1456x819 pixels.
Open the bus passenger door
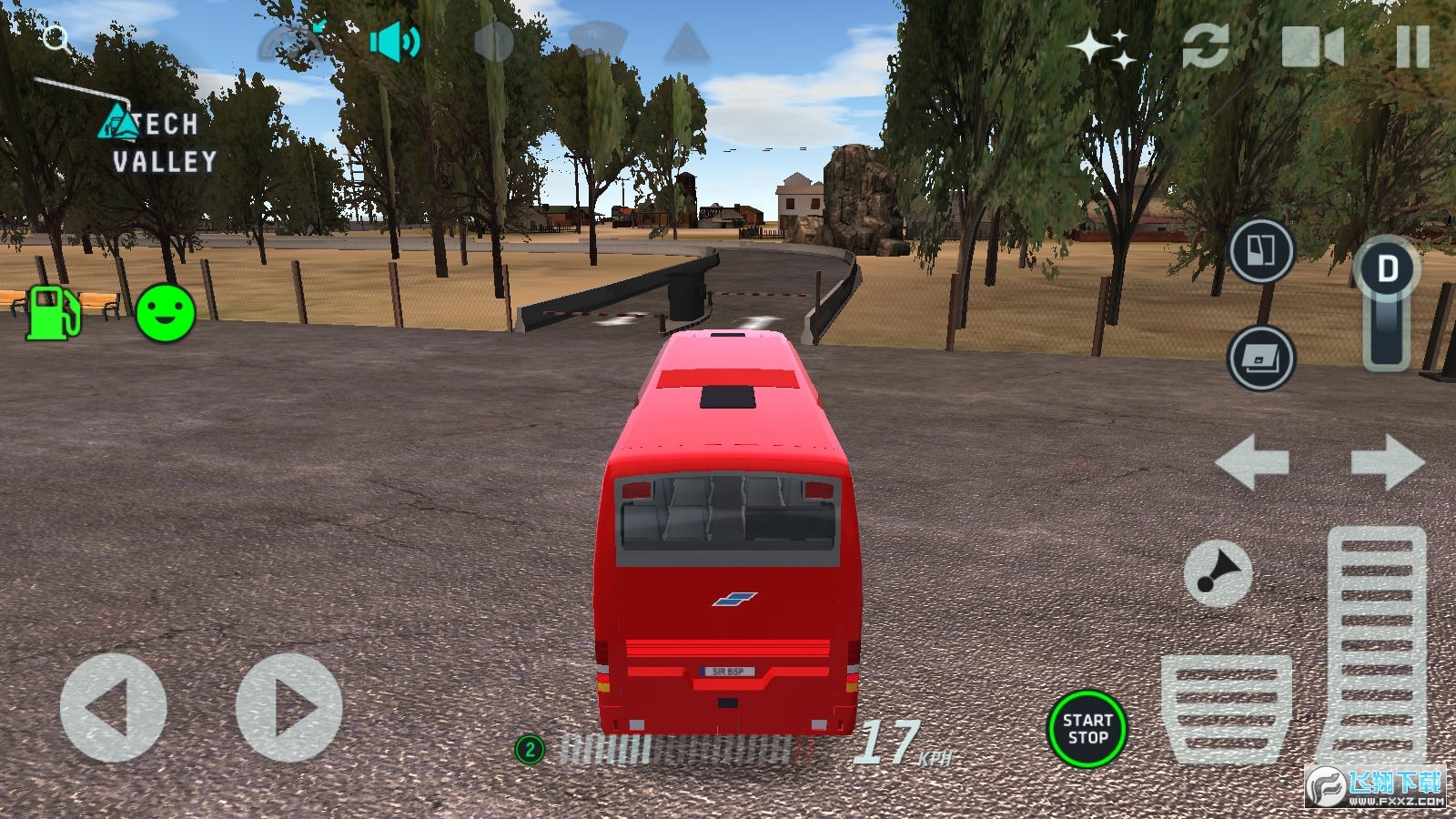coord(1261,250)
